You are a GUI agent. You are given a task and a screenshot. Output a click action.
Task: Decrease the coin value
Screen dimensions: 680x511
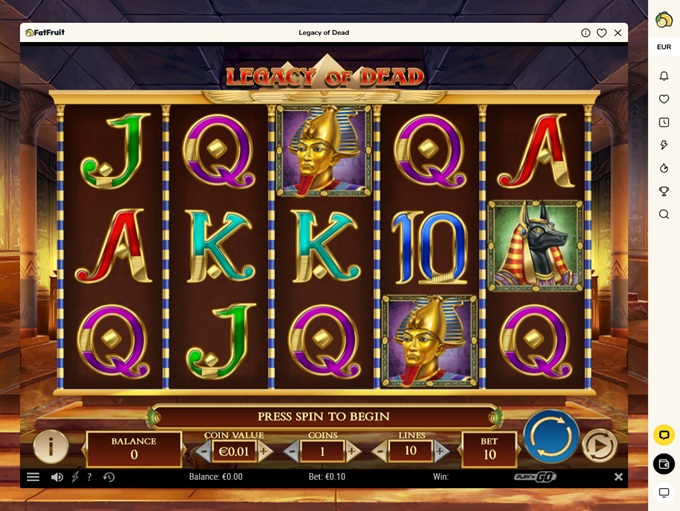coord(204,451)
